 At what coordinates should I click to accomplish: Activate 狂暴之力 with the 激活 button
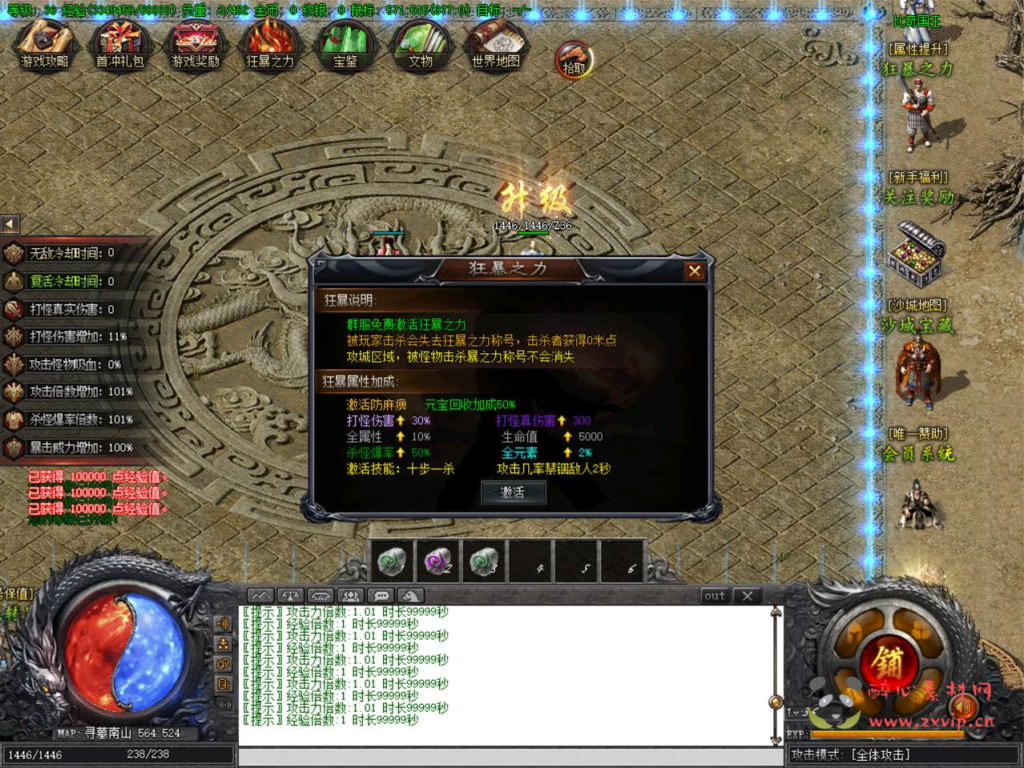[x=513, y=492]
